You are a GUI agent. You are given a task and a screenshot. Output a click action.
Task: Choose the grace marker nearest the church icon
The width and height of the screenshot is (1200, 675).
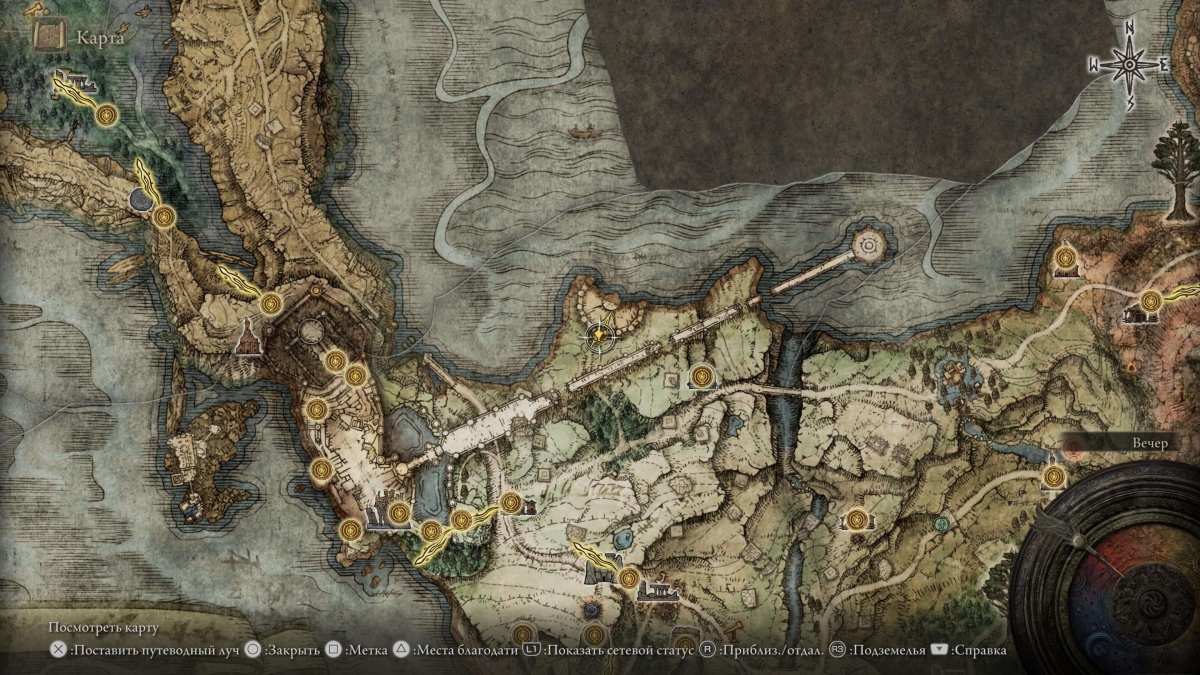click(x=269, y=303)
